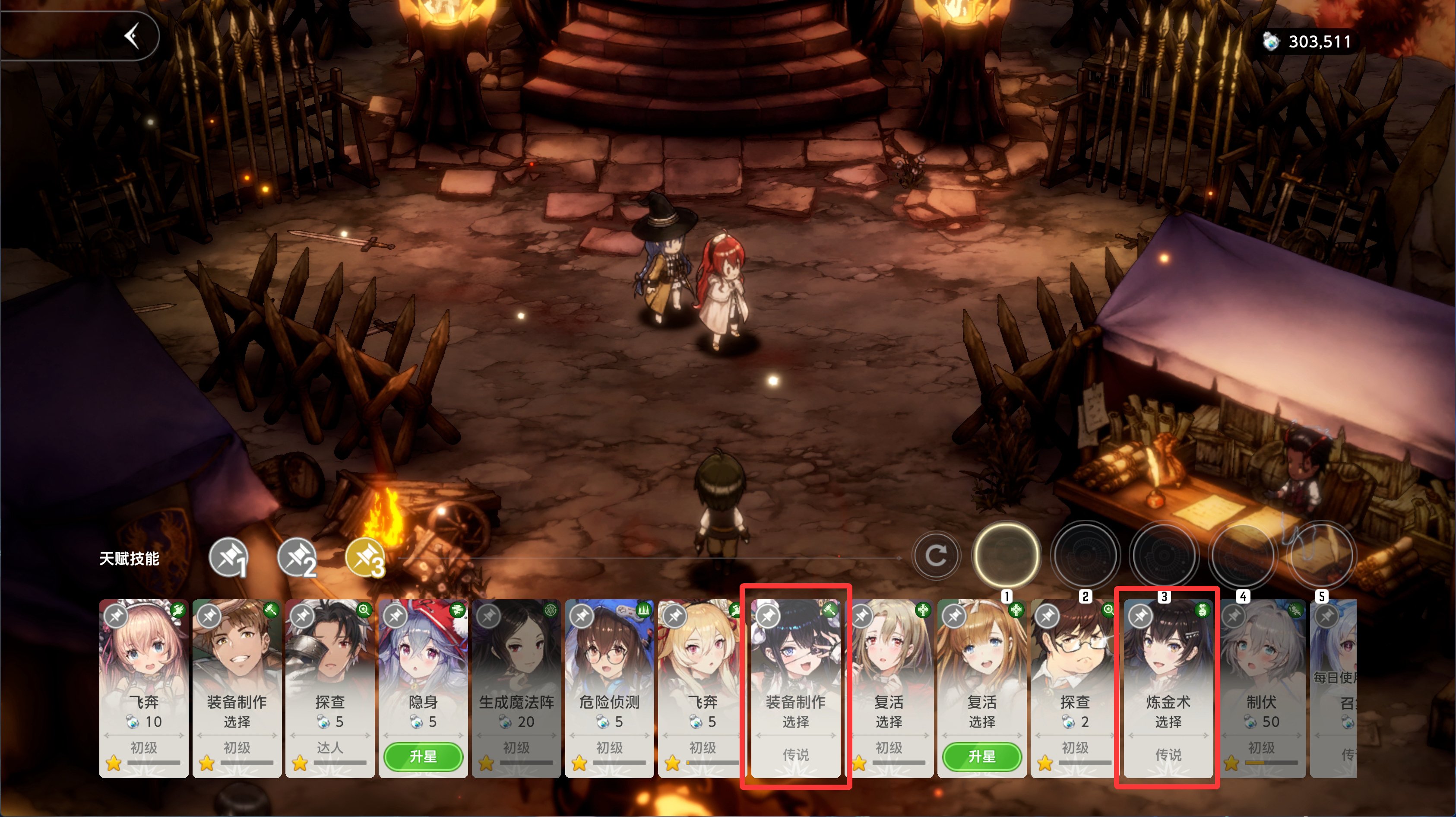Select talent preset pin 1

[x=228, y=557]
